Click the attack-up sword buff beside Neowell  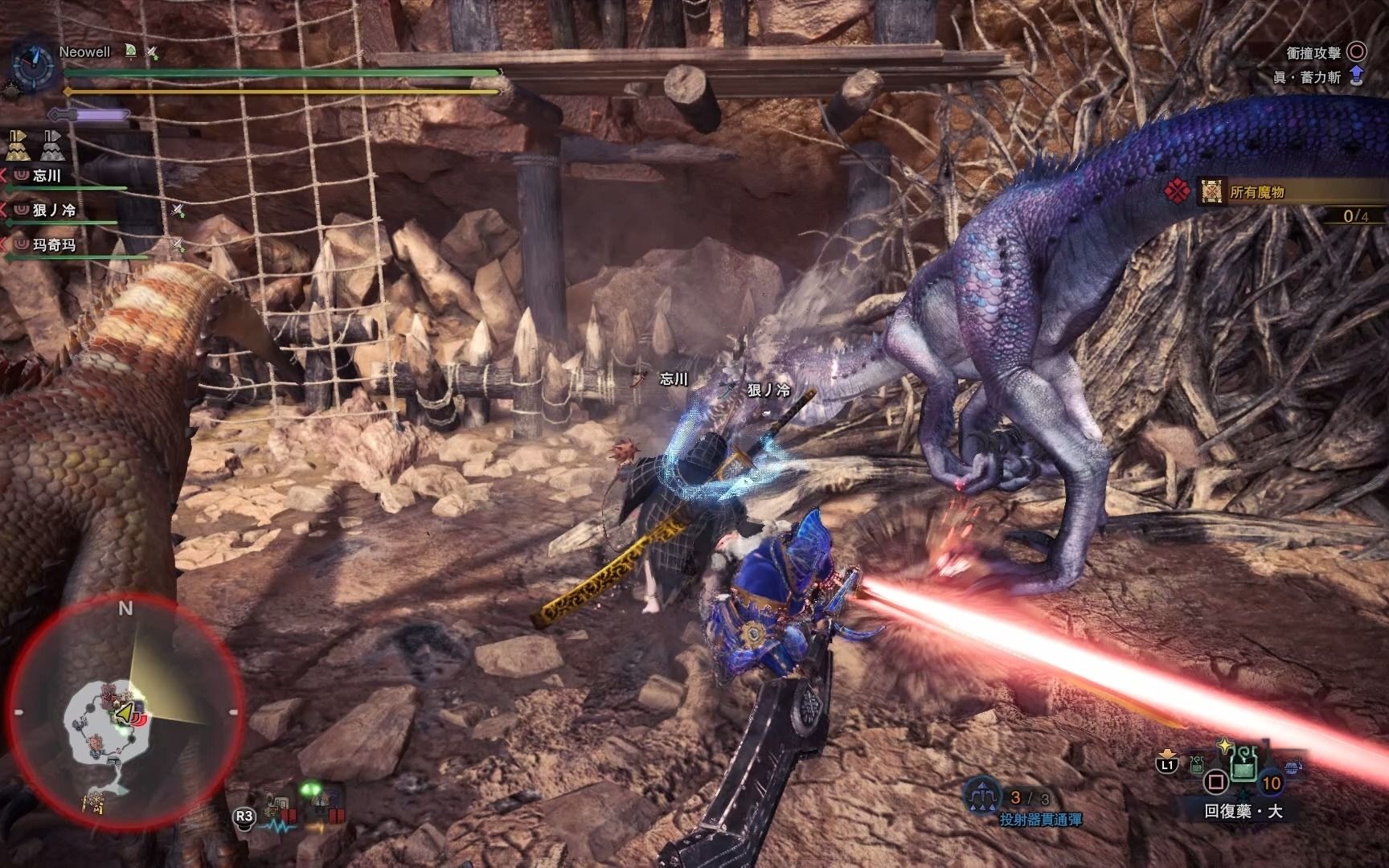(151, 53)
